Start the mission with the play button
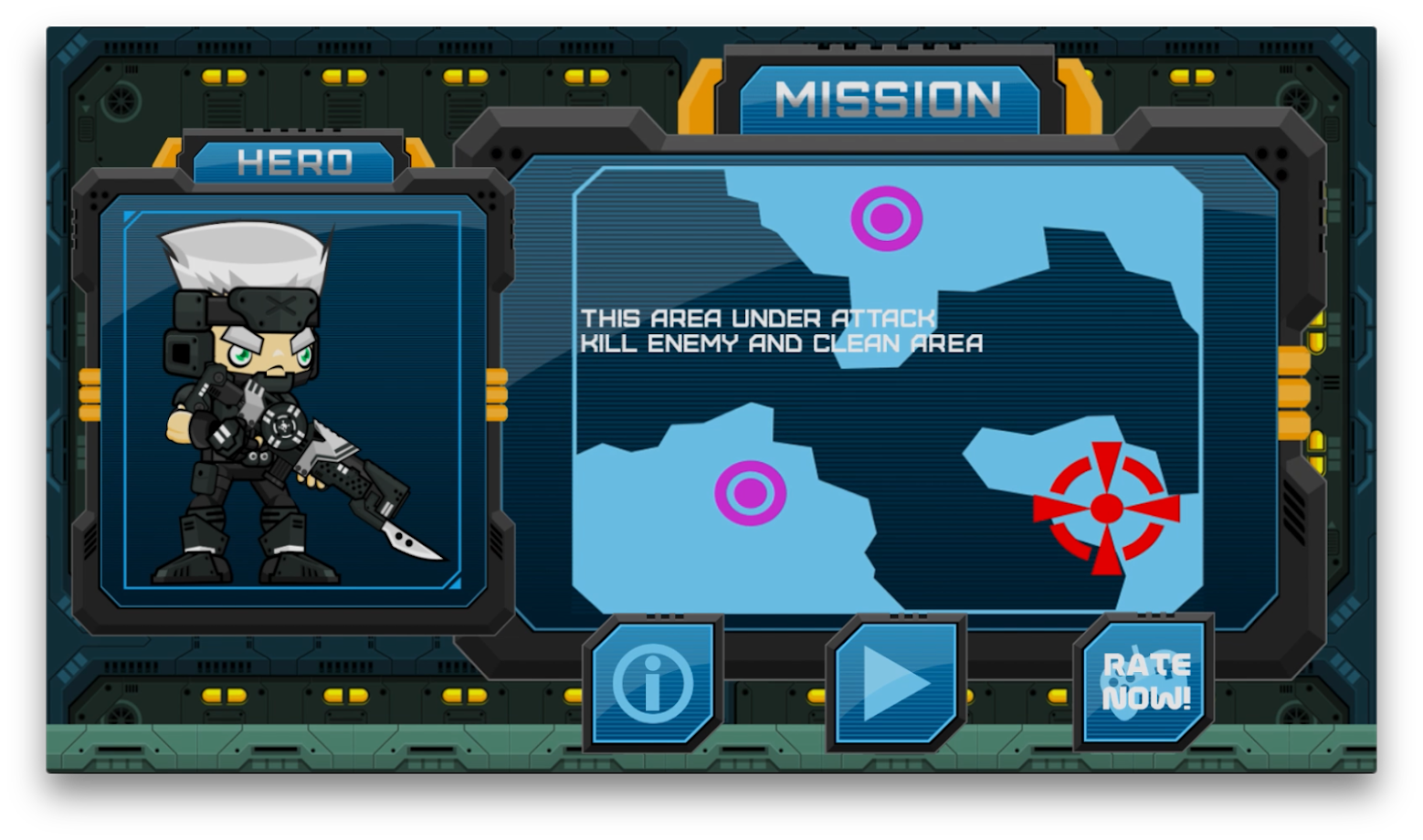 click(895, 684)
